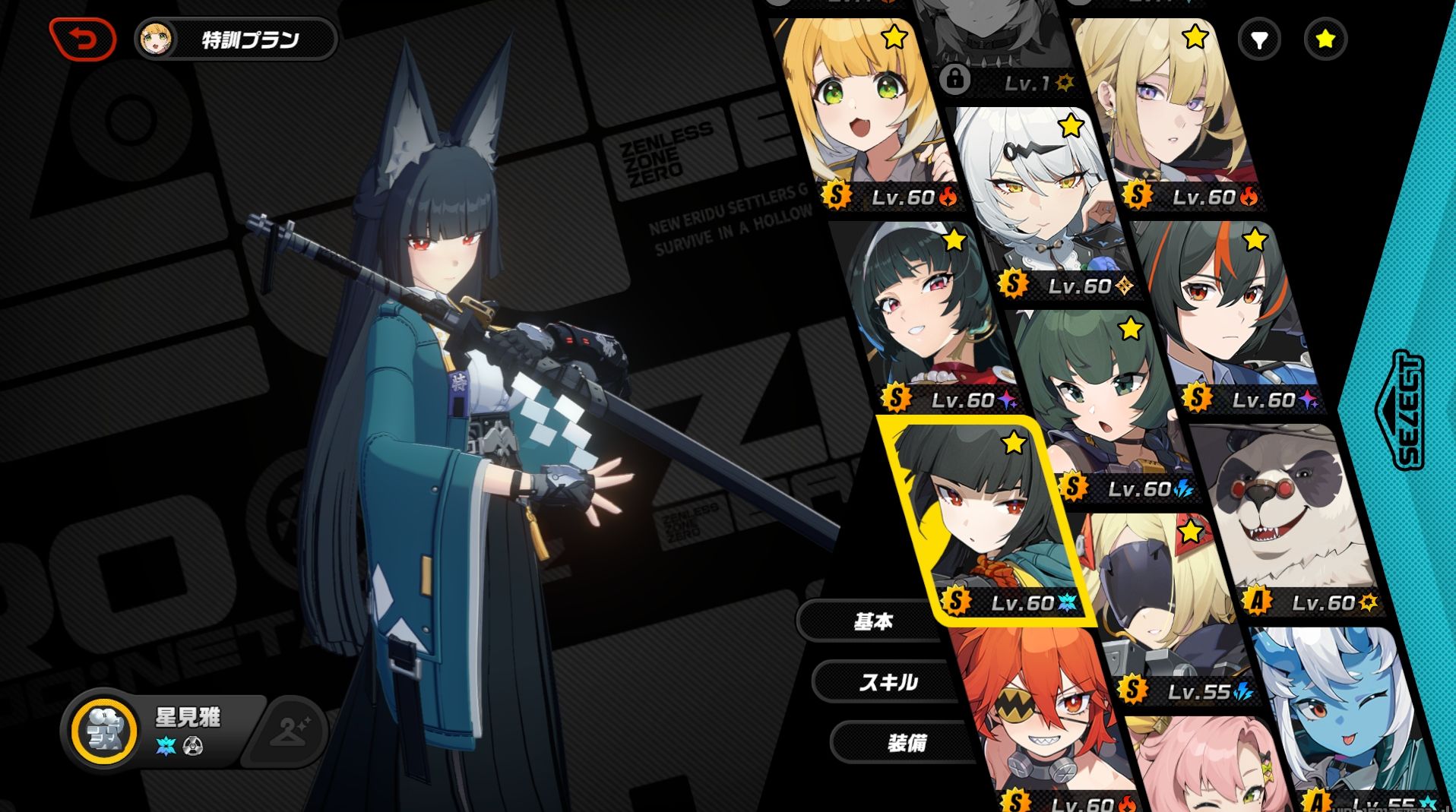Open the 特訓プラン training plan
The image size is (1456, 812).
point(236,39)
